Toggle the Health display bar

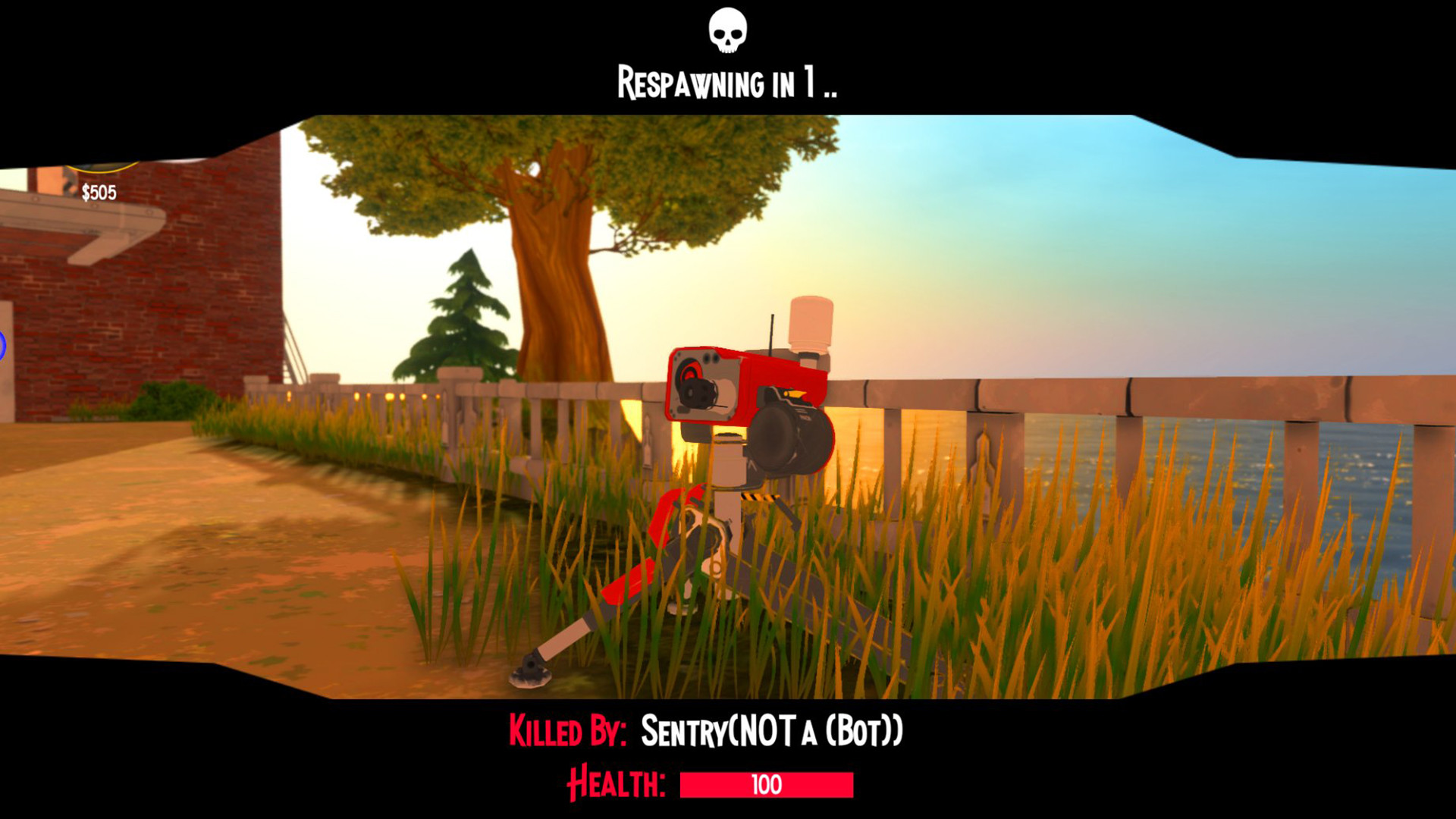[766, 786]
